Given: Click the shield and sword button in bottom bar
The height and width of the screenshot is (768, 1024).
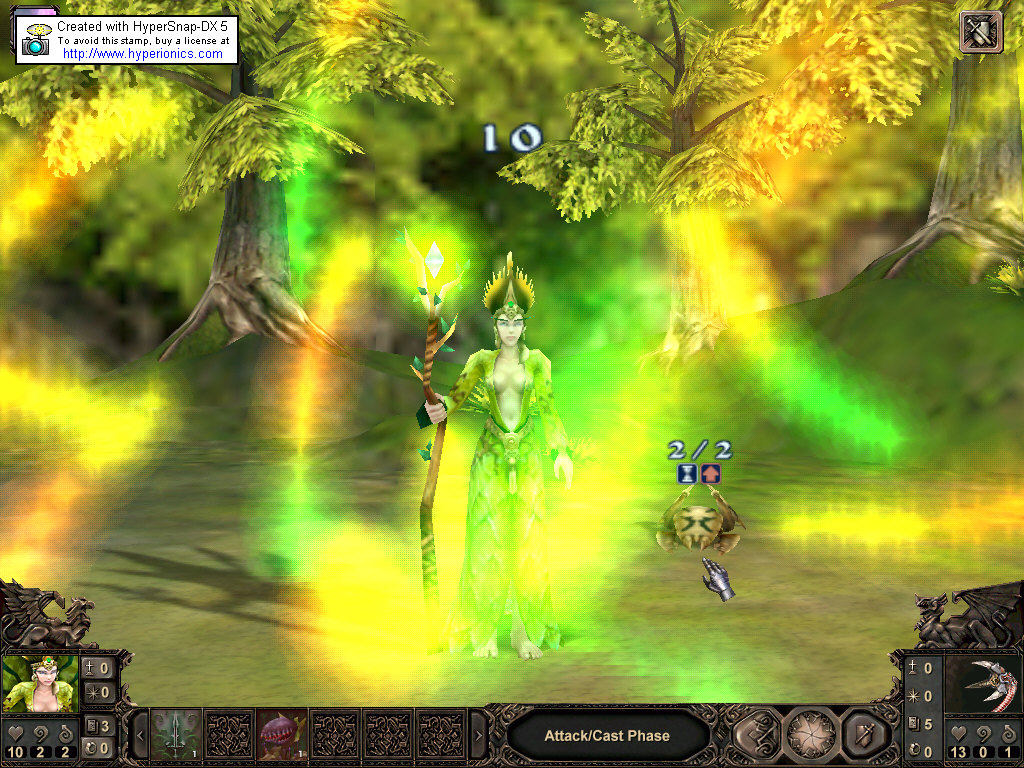Looking at the screenshot, I should (864, 735).
